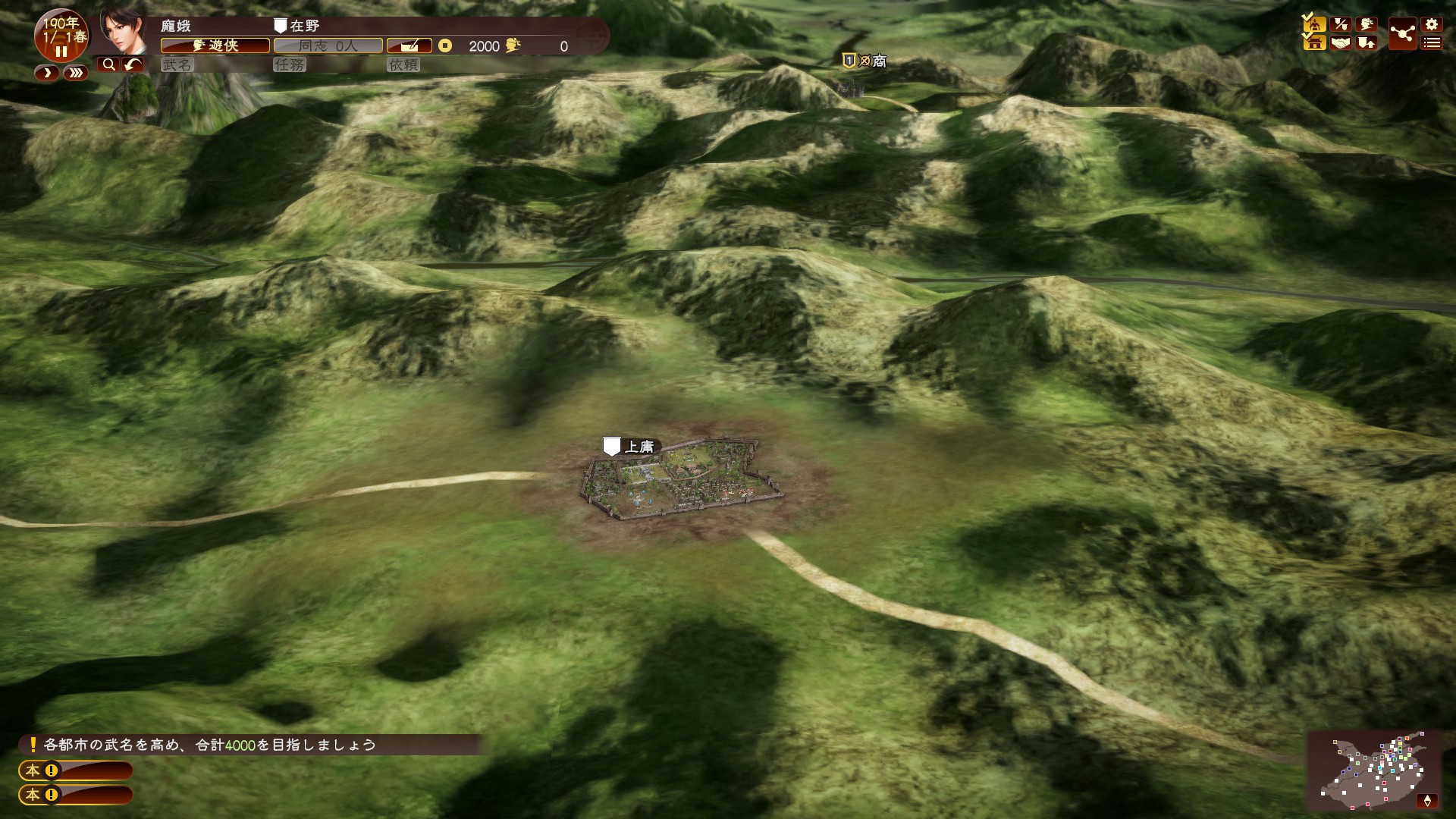Pause time on the date dial
This screenshot has width=1456, height=819.
pyautogui.click(x=61, y=52)
